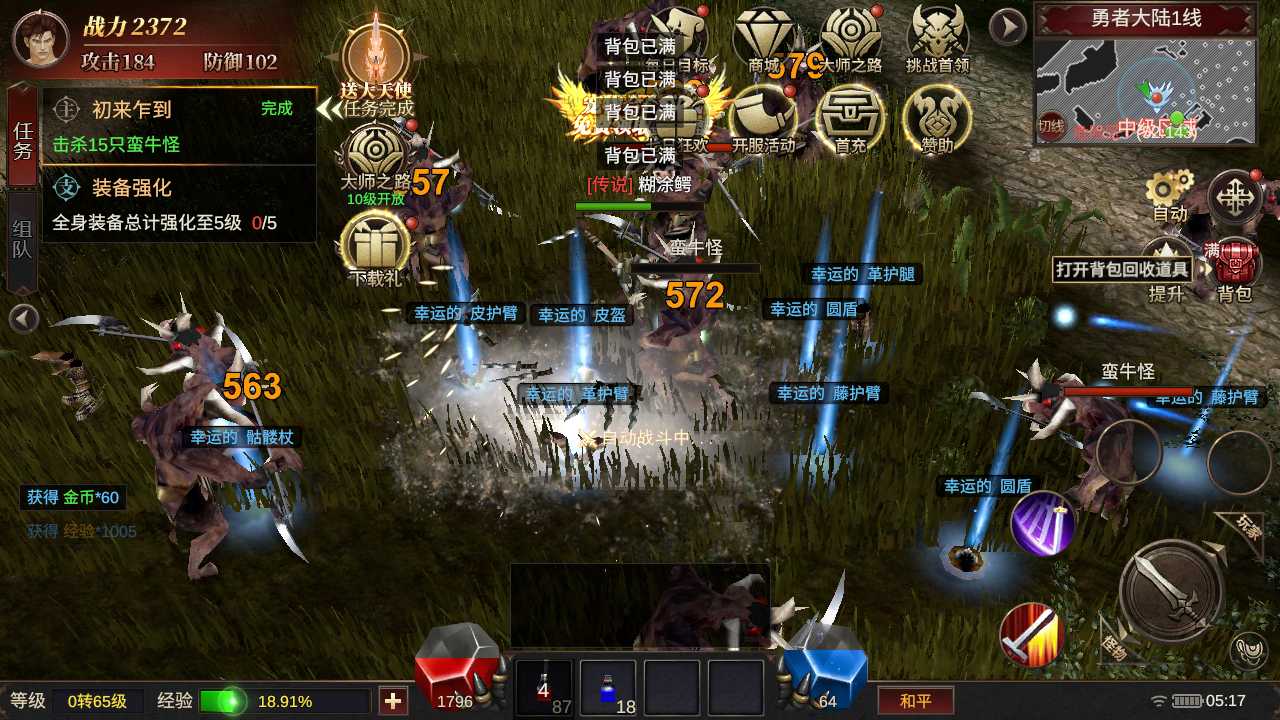Open the 商城 shop
1280x720 pixels.
coord(764,40)
